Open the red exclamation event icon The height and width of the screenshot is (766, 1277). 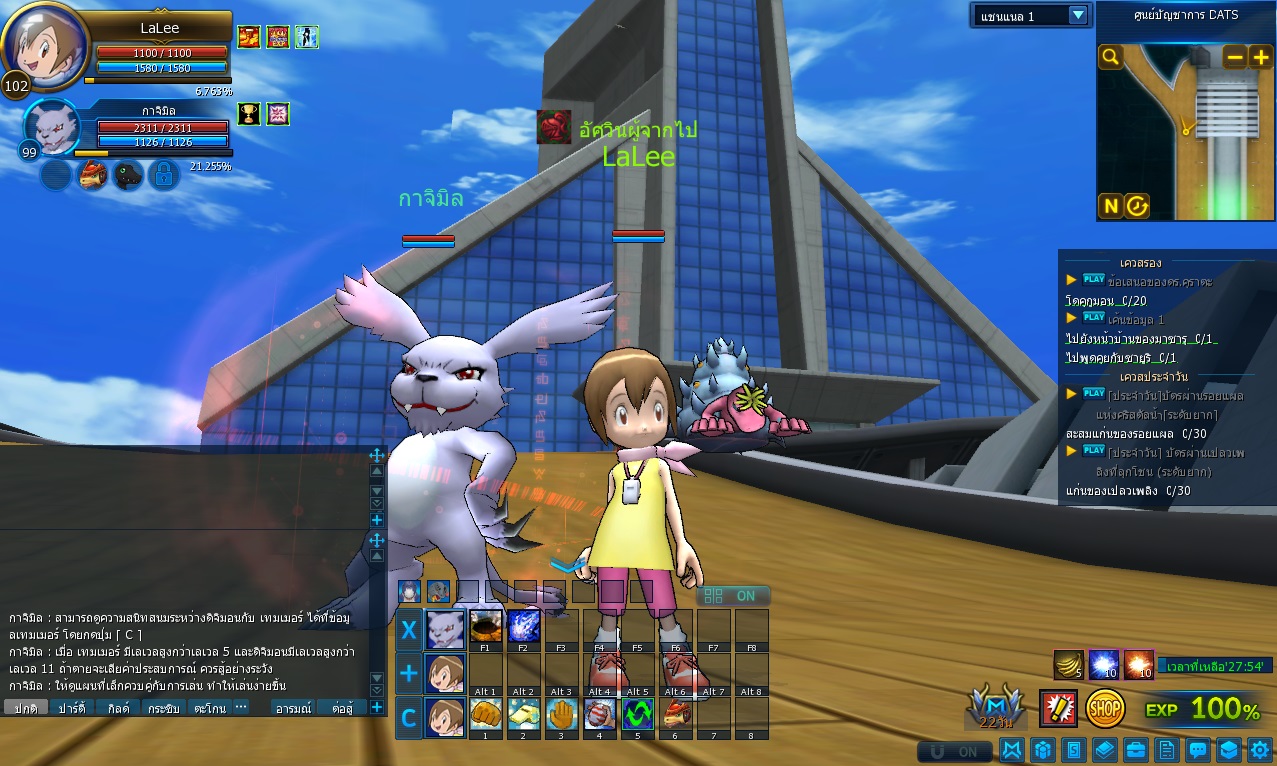coord(1057,708)
